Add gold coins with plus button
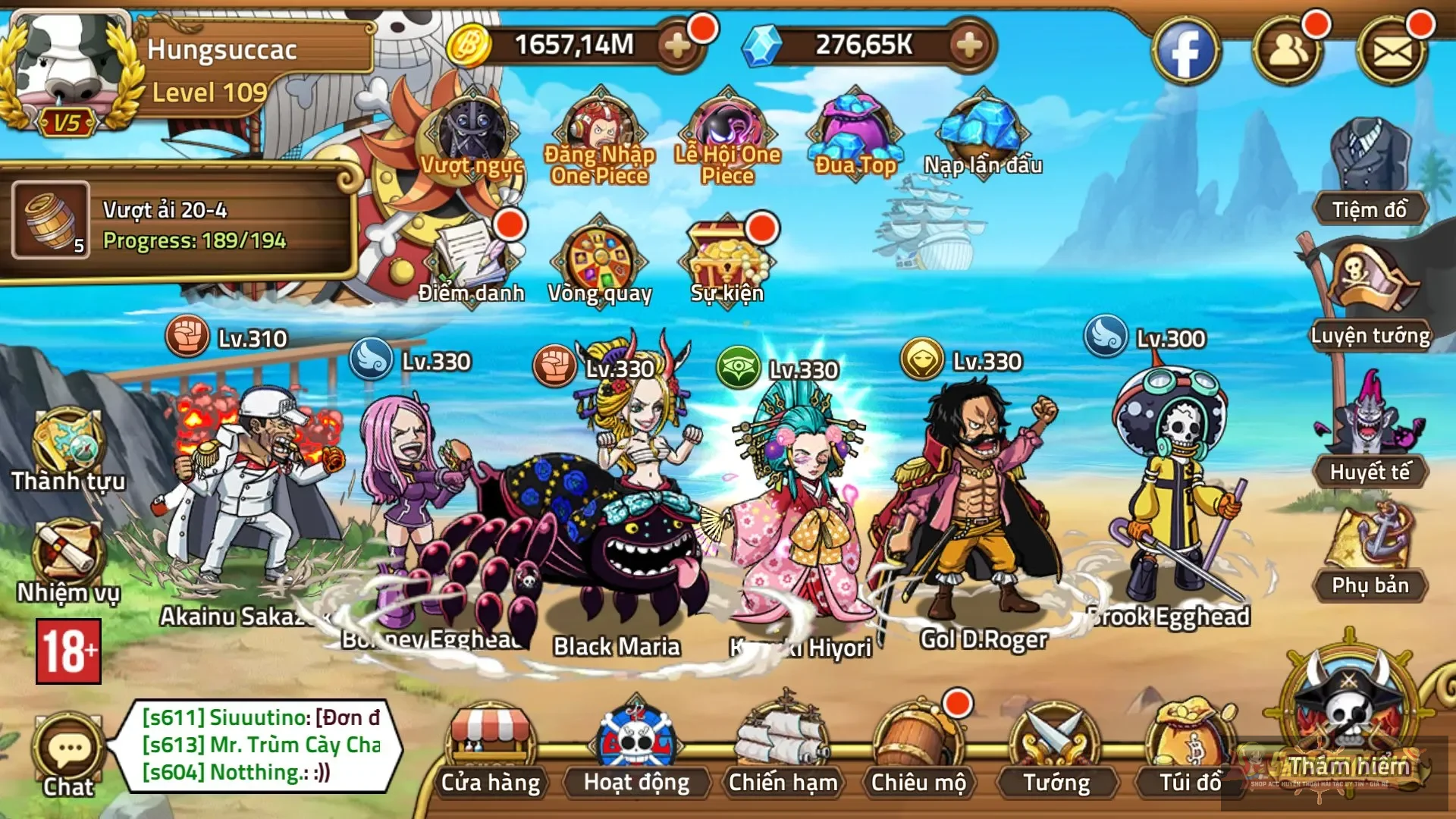This screenshot has height=819, width=1456. coord(677,45)
